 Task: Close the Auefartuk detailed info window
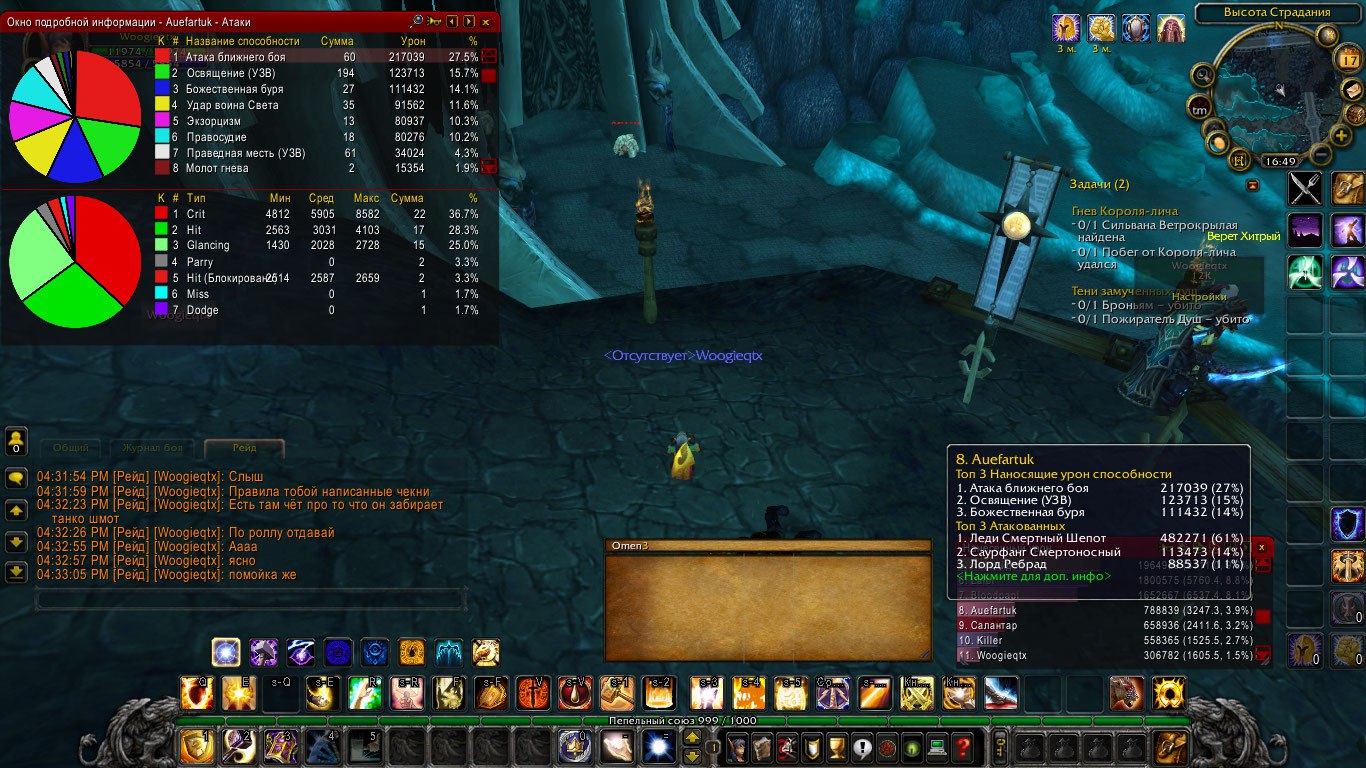click(x=486, y=21)
